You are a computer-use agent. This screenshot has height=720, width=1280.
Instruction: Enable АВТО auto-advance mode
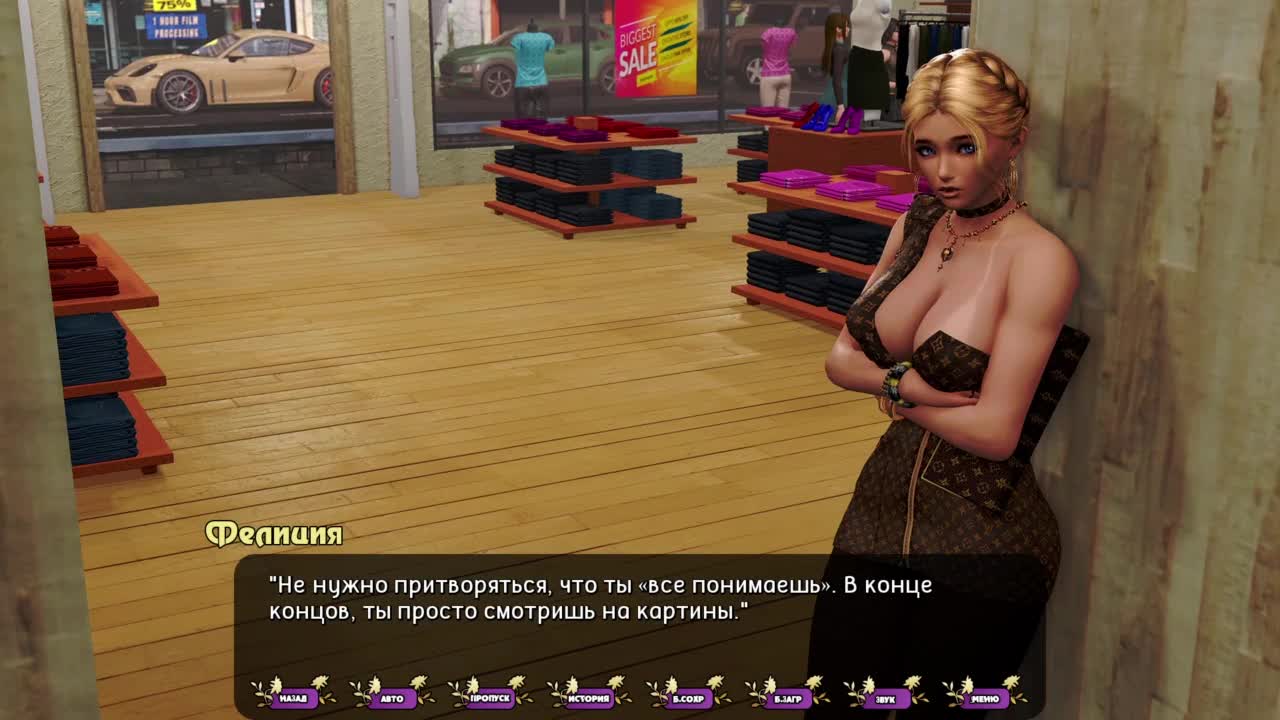[x=392, y=698]
